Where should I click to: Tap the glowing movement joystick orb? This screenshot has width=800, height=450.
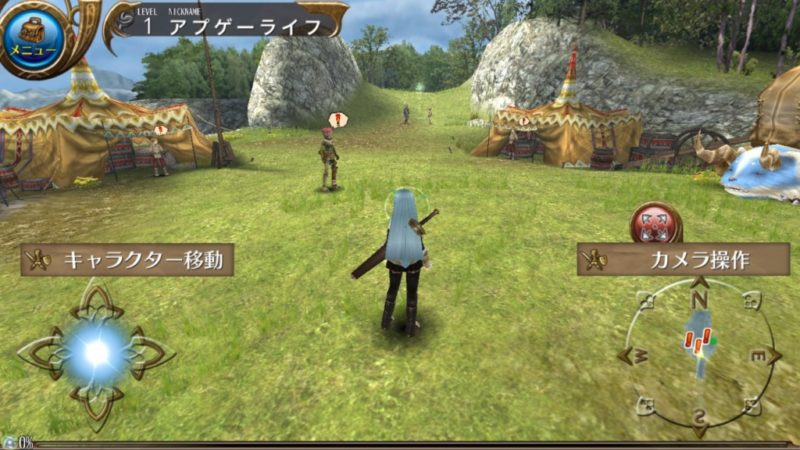(96, 351)
